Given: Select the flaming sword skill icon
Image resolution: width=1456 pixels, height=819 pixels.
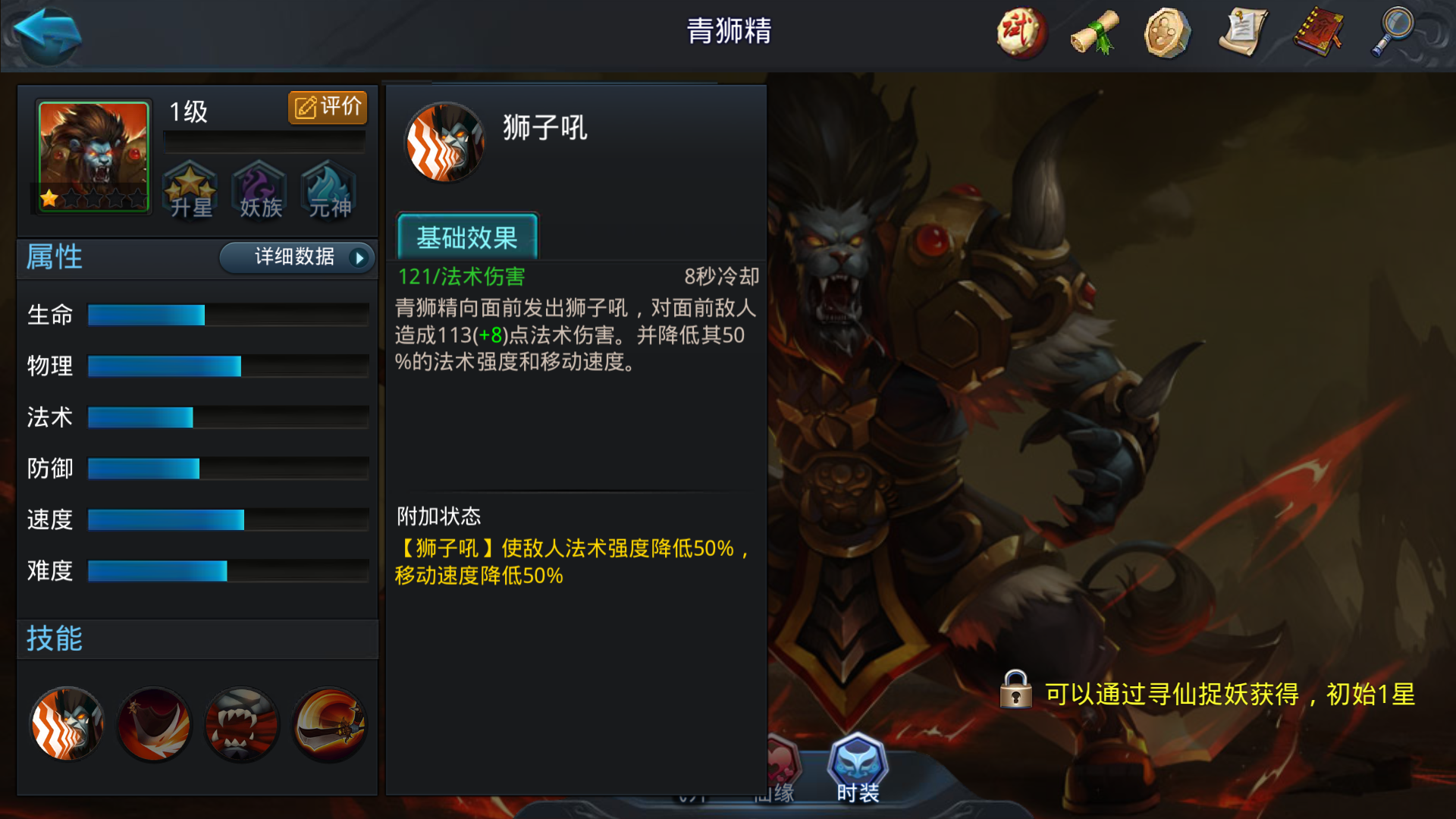Looking at the screenshot, I should pos(328,724).
